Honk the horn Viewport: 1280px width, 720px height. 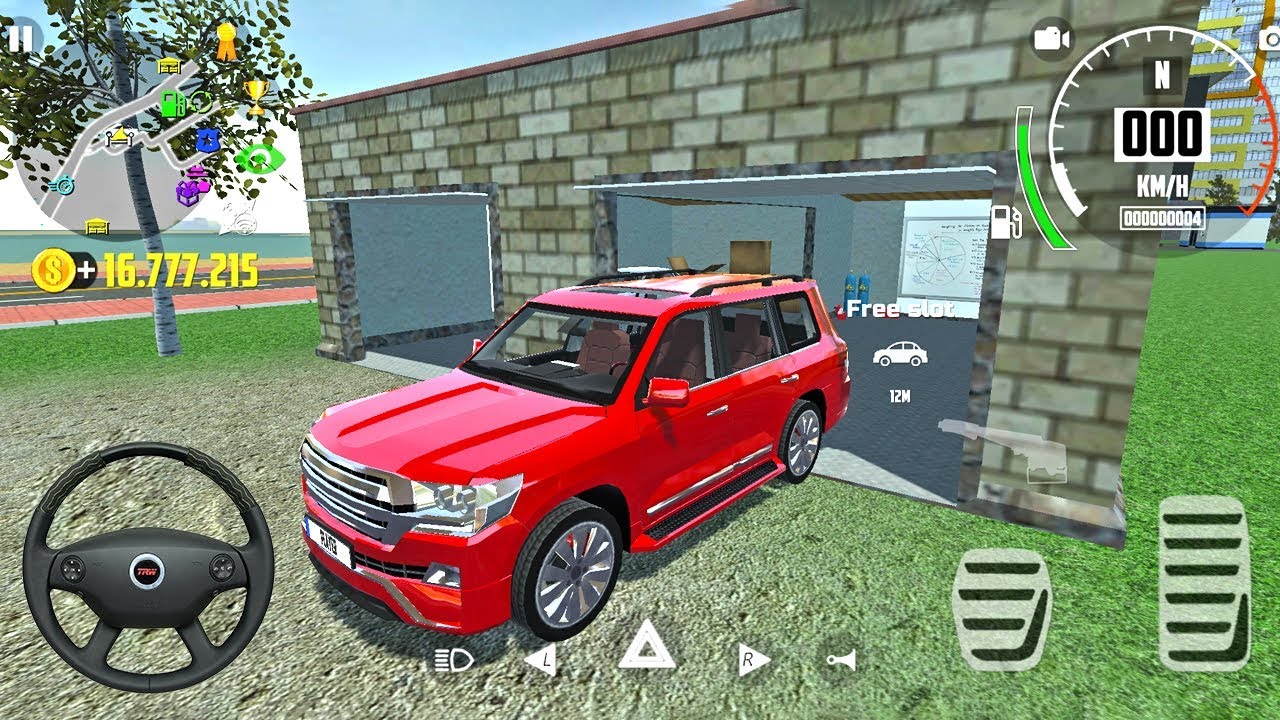840,659
